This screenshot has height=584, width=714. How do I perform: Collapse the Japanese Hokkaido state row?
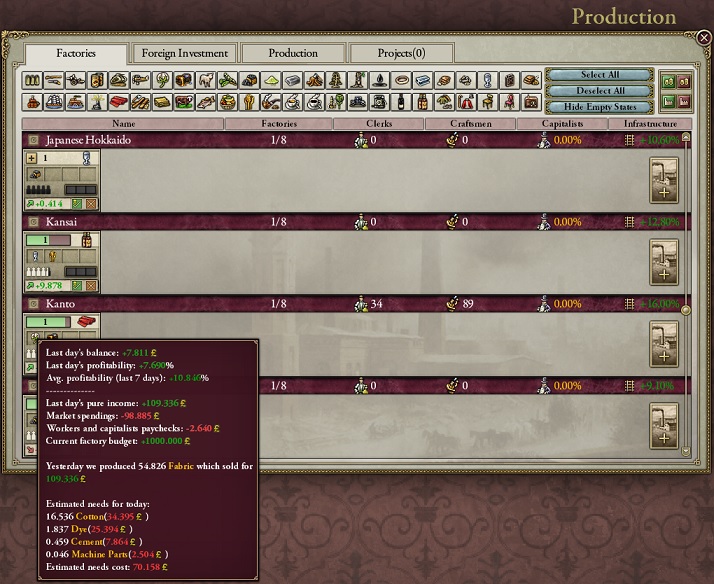click(33, 140)
